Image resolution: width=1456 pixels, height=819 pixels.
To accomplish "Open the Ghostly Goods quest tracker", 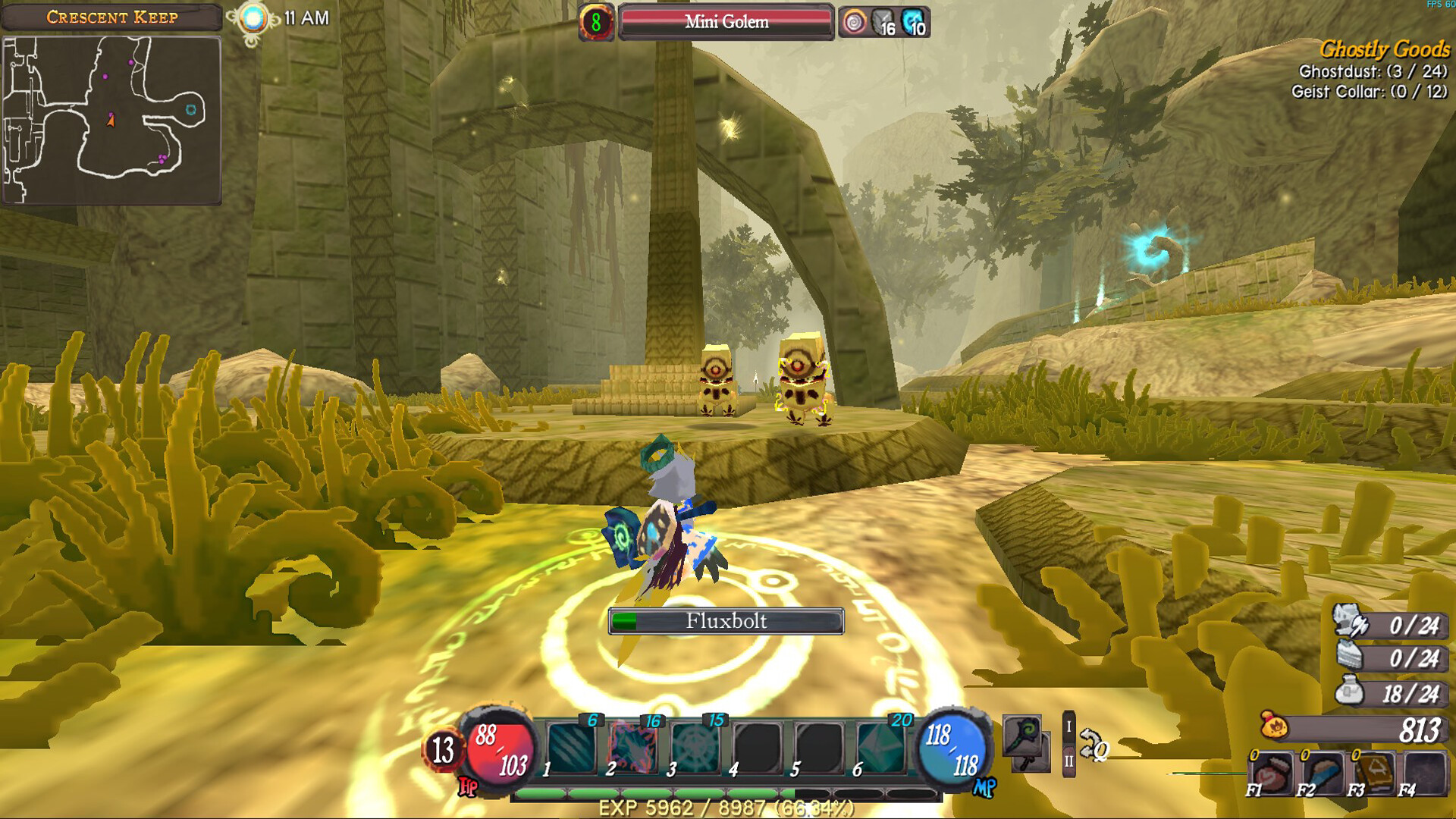I will coord(1384,49).
